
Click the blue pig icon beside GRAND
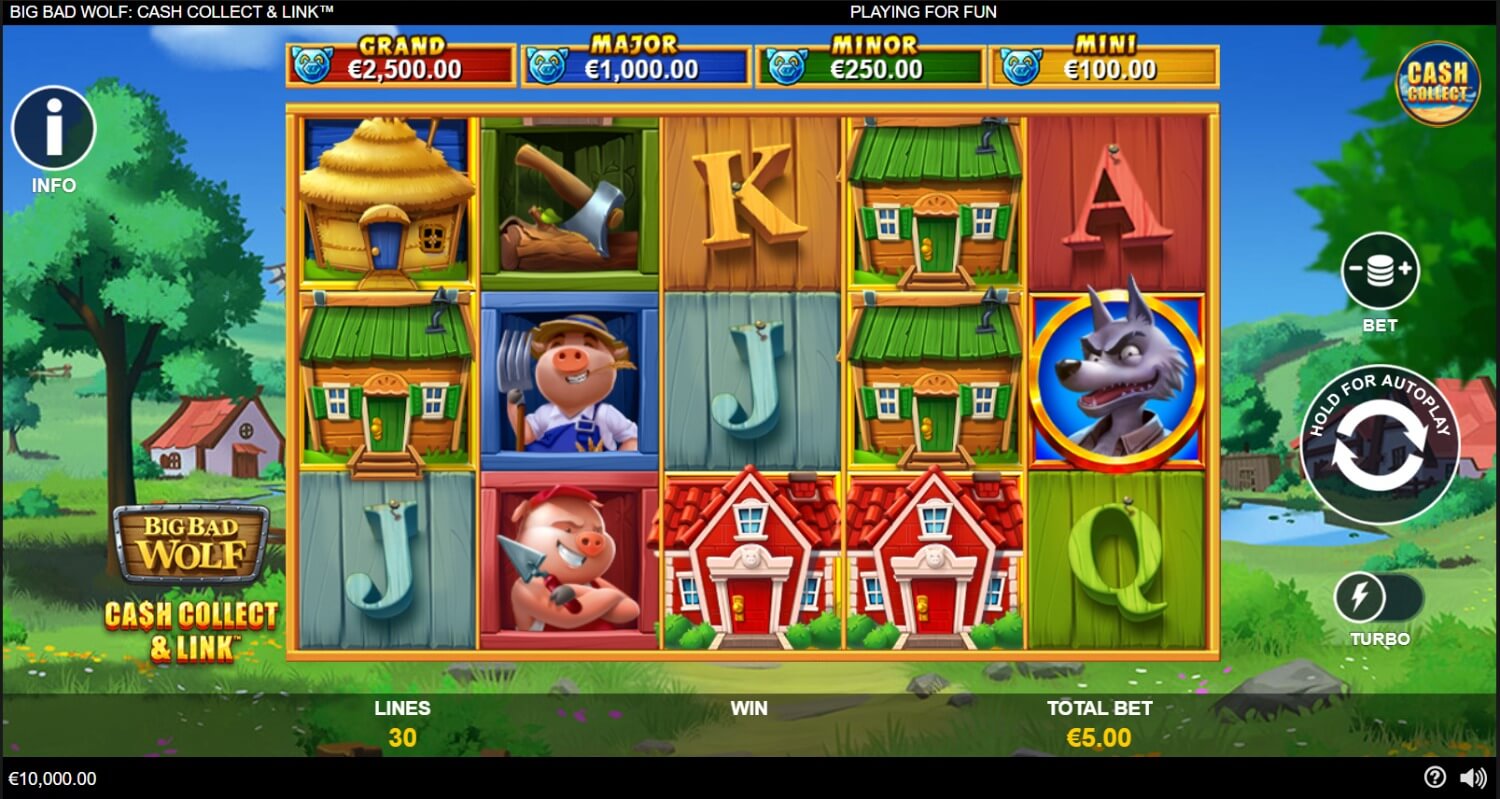(315, 60)
